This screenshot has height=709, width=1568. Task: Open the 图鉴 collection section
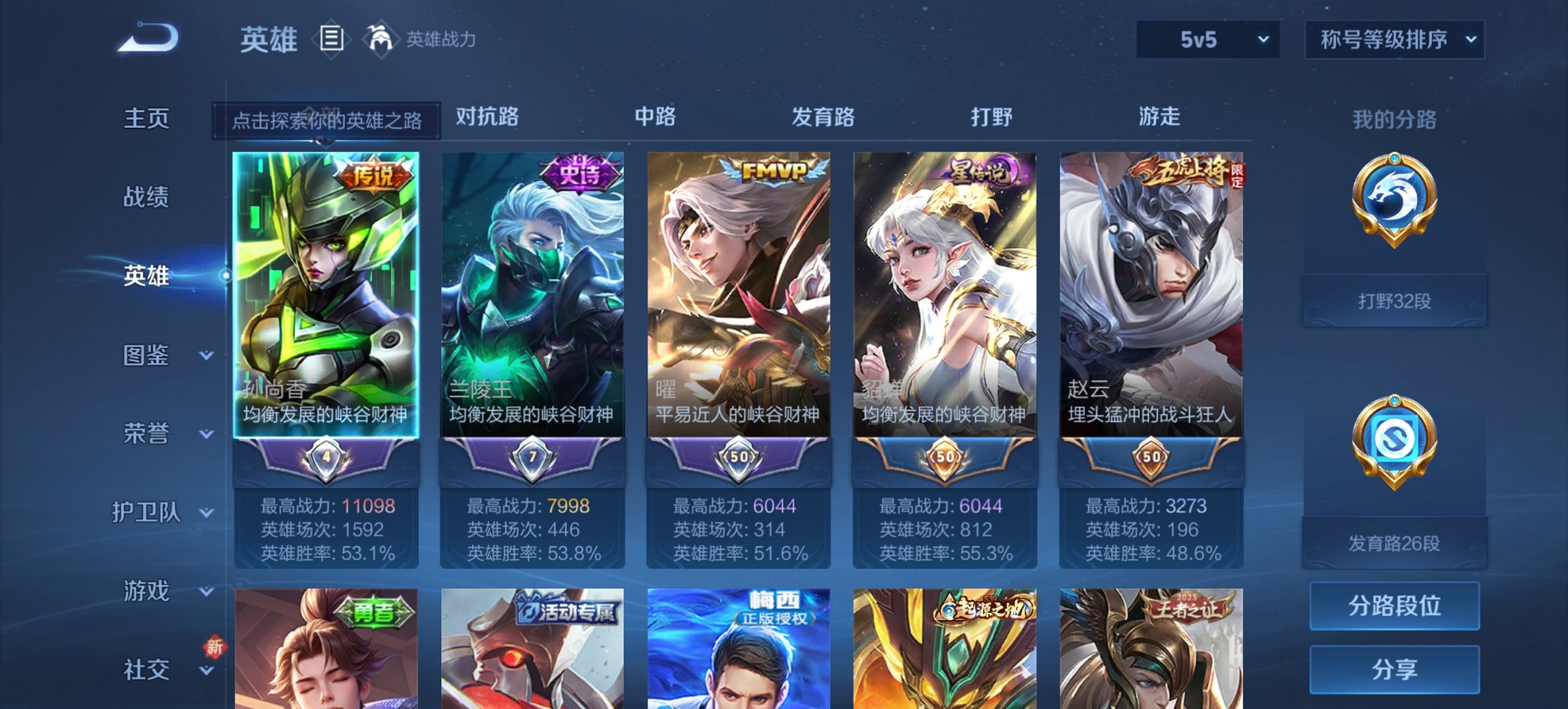pos(146,355)
